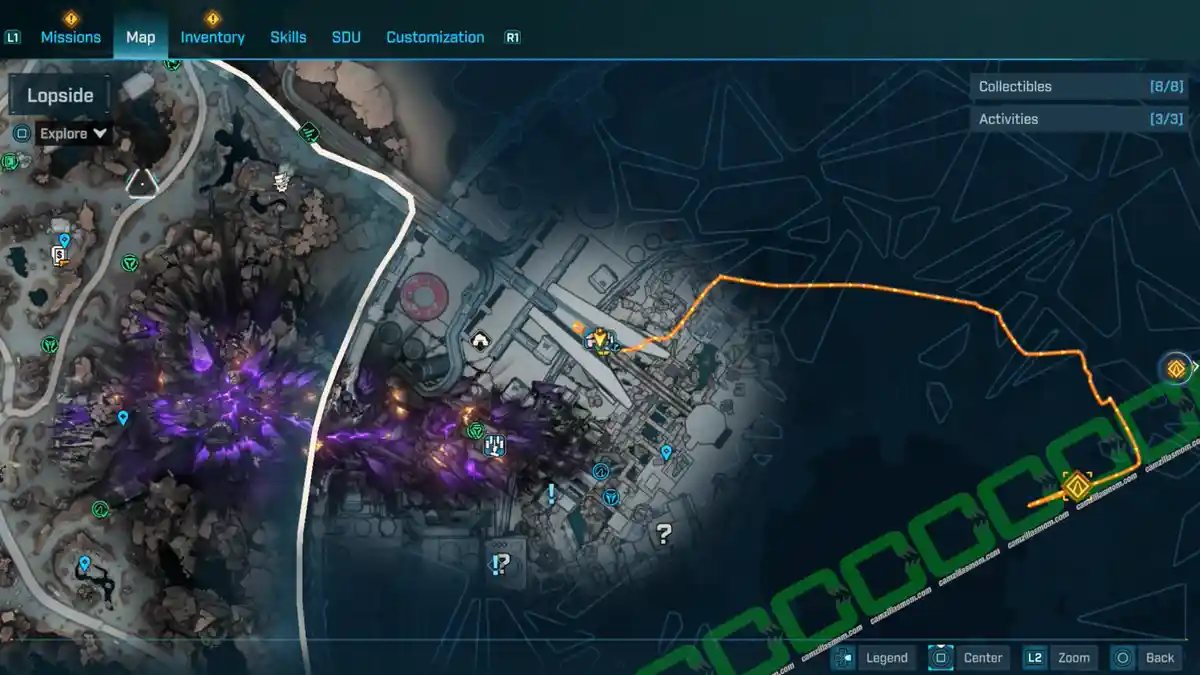The height and width of the screenshot is (675, 1200).
Task: Switch to the Missions tab
Action: tap(70, 37)
